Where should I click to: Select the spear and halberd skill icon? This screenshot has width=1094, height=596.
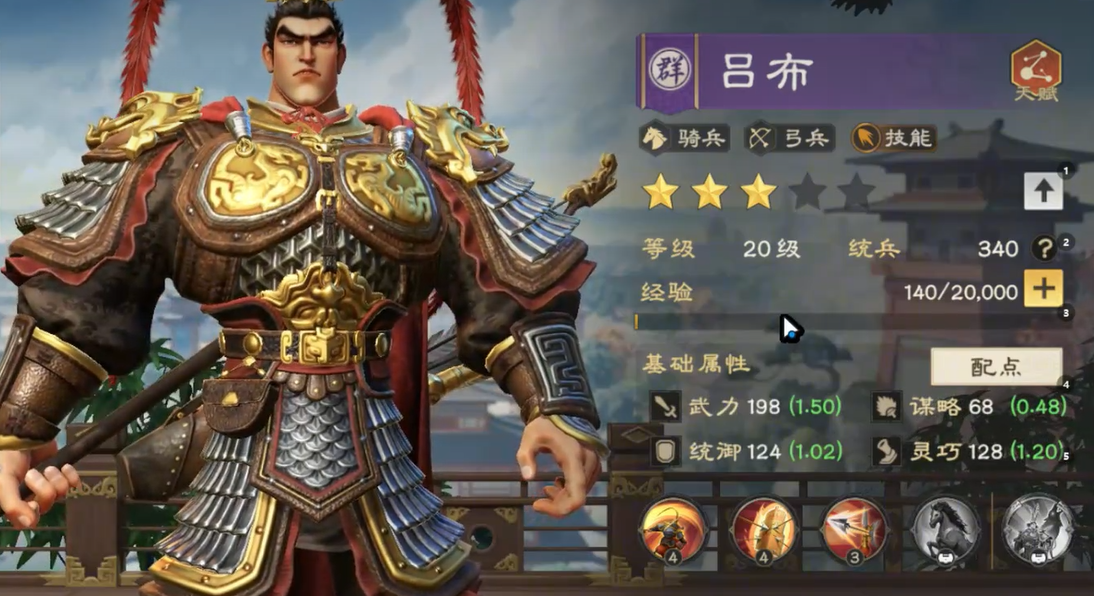(x=854, y=530)
